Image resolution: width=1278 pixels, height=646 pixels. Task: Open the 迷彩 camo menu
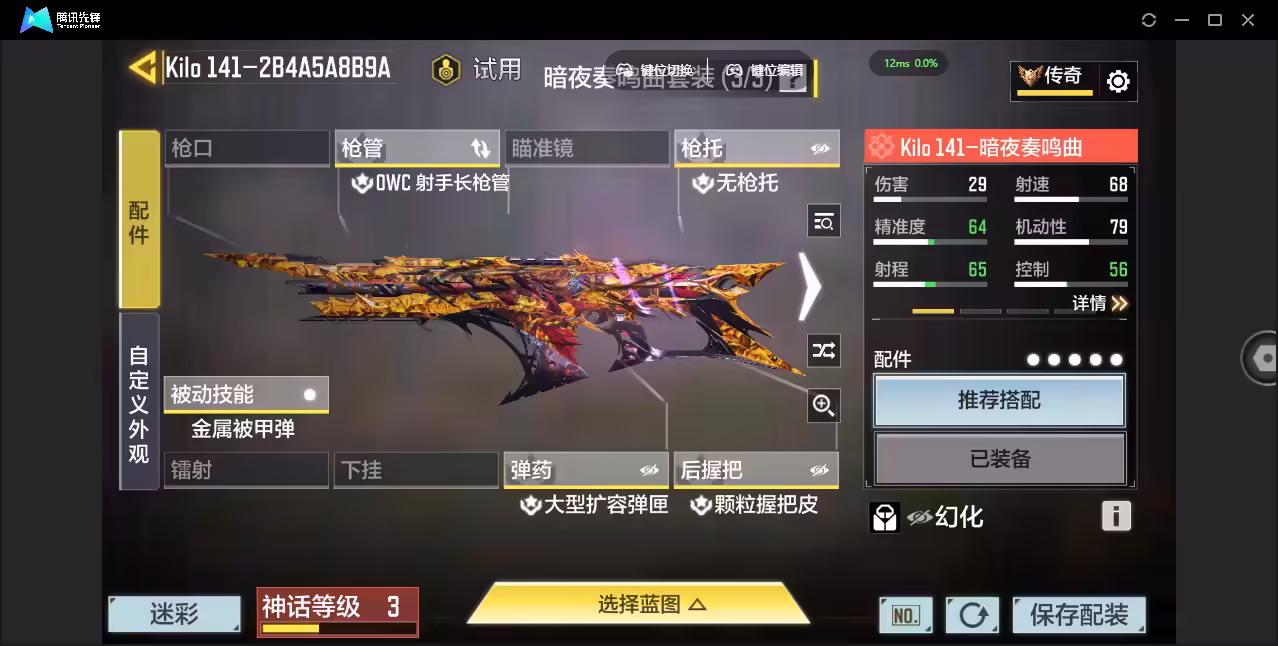[174, 613]
